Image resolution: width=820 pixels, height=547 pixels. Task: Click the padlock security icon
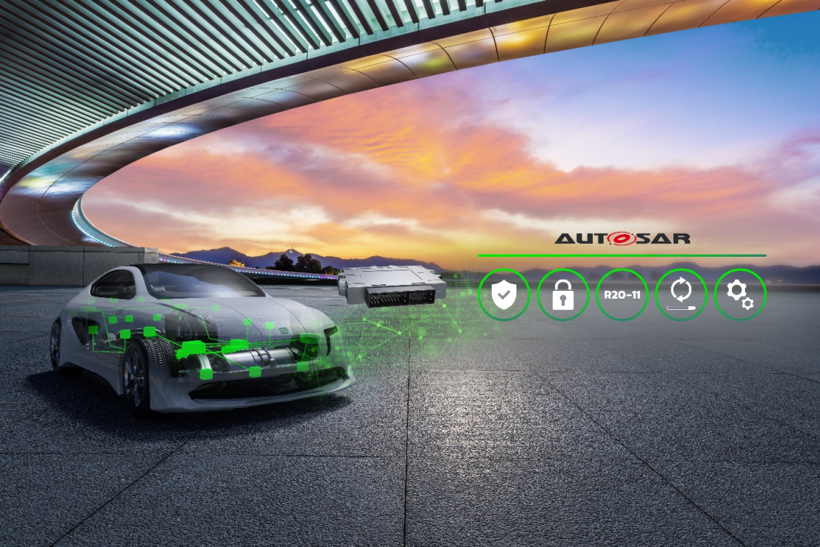pos(563,295)
